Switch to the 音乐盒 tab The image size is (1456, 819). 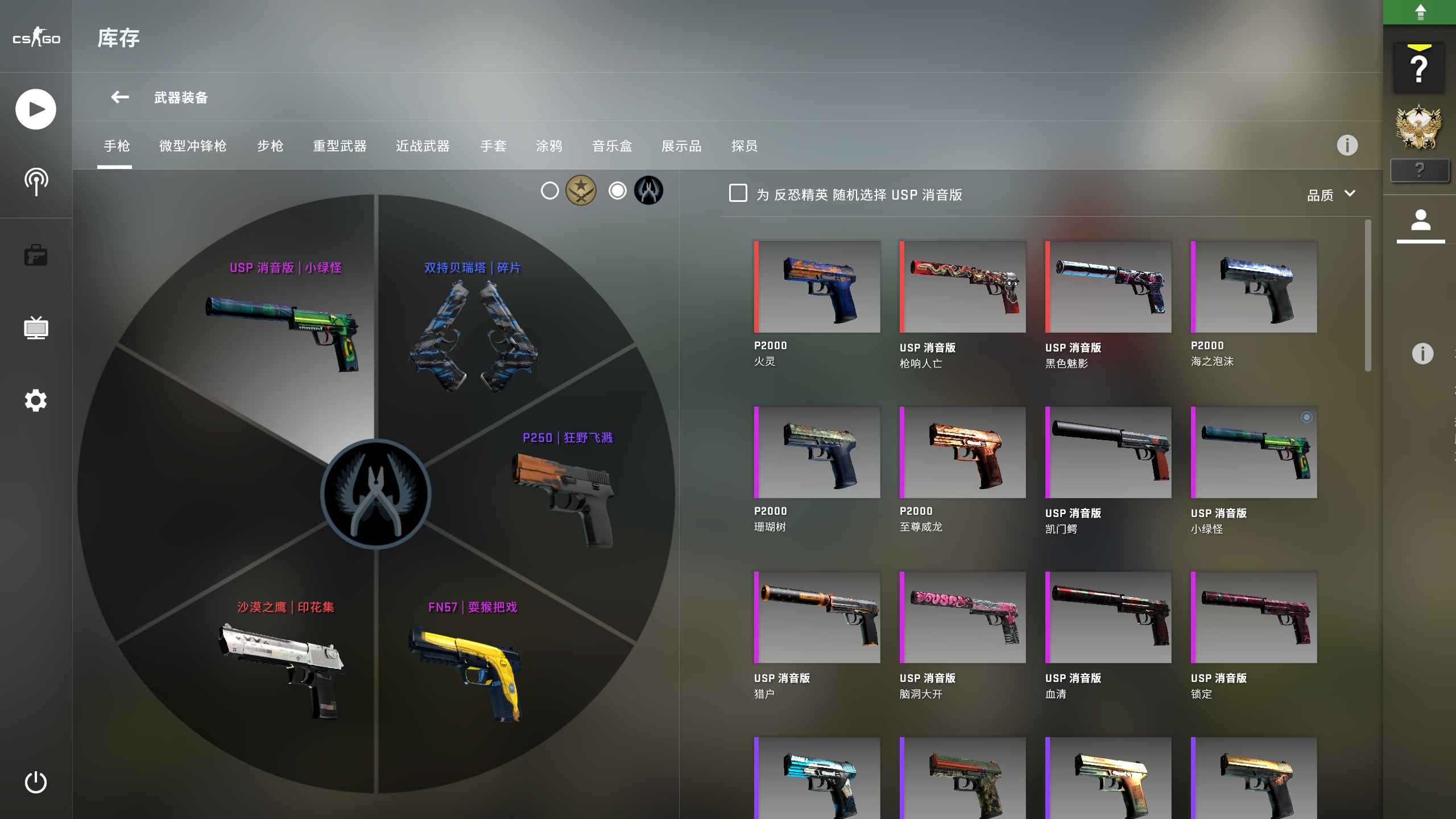point(612,146)
